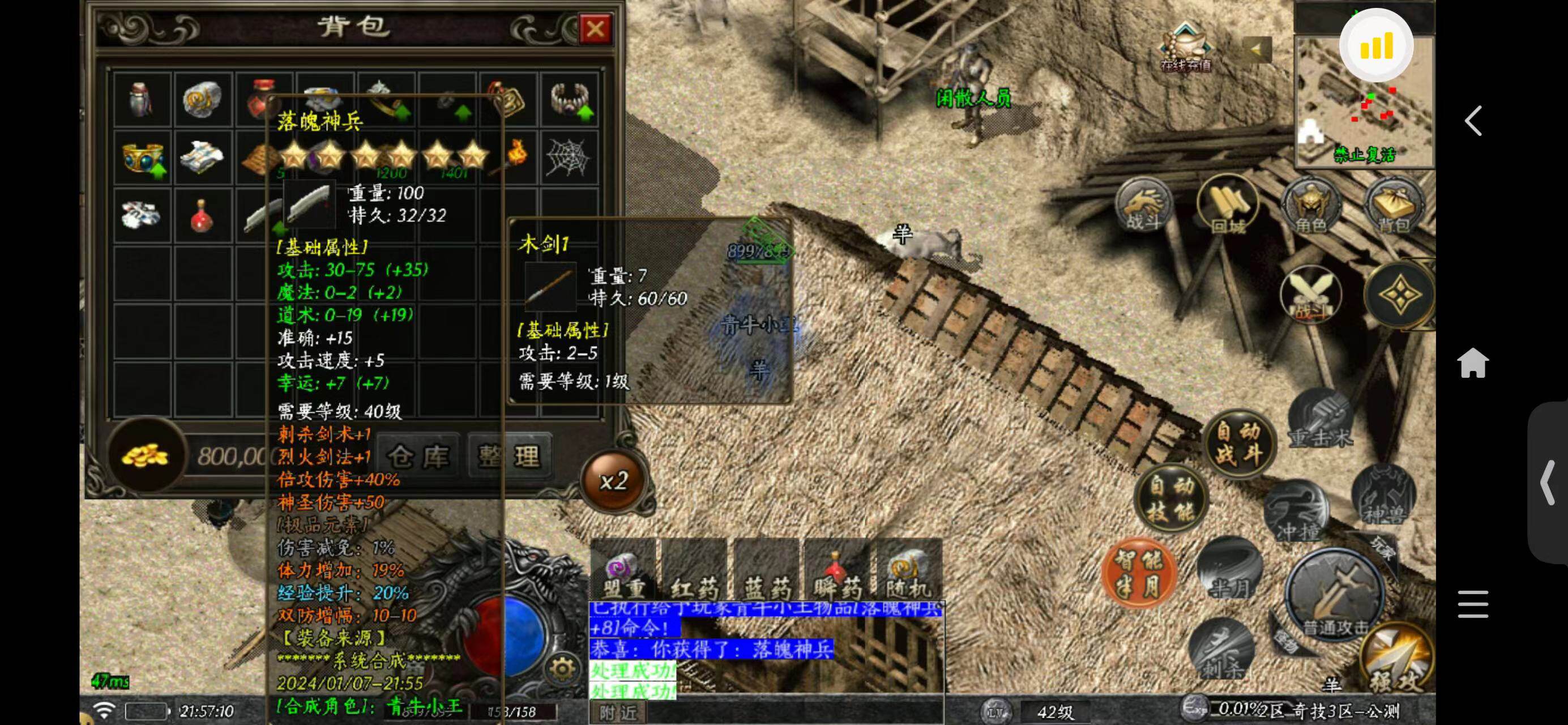Viewport: 1568px width, 725px height.
Task: Tap the phone's home navigation button
Action: 1473,363
